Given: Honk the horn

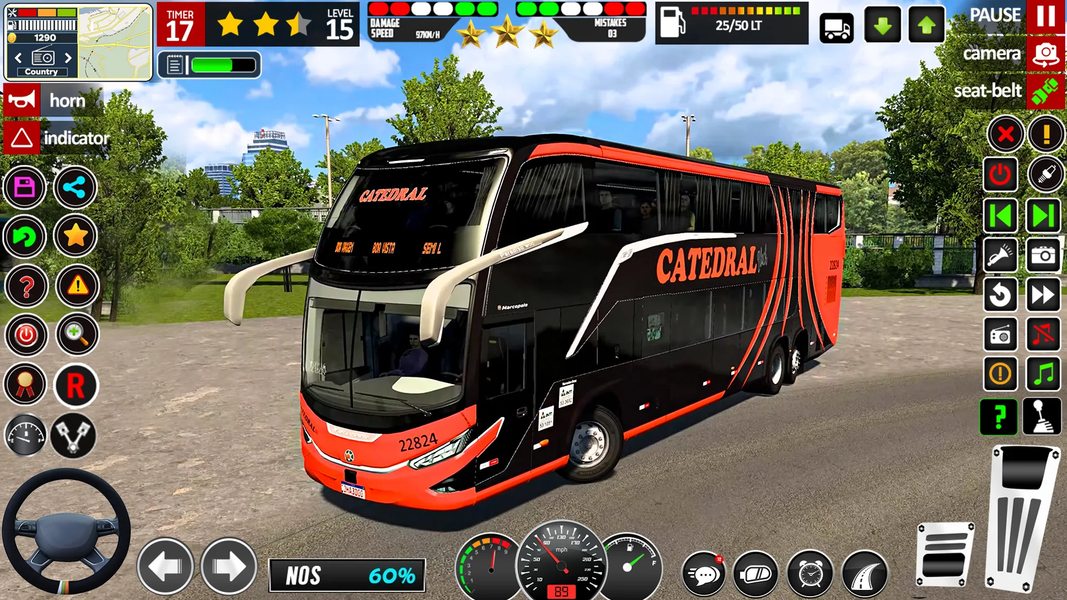Looking at the screenshot, I should click(20, 100).
